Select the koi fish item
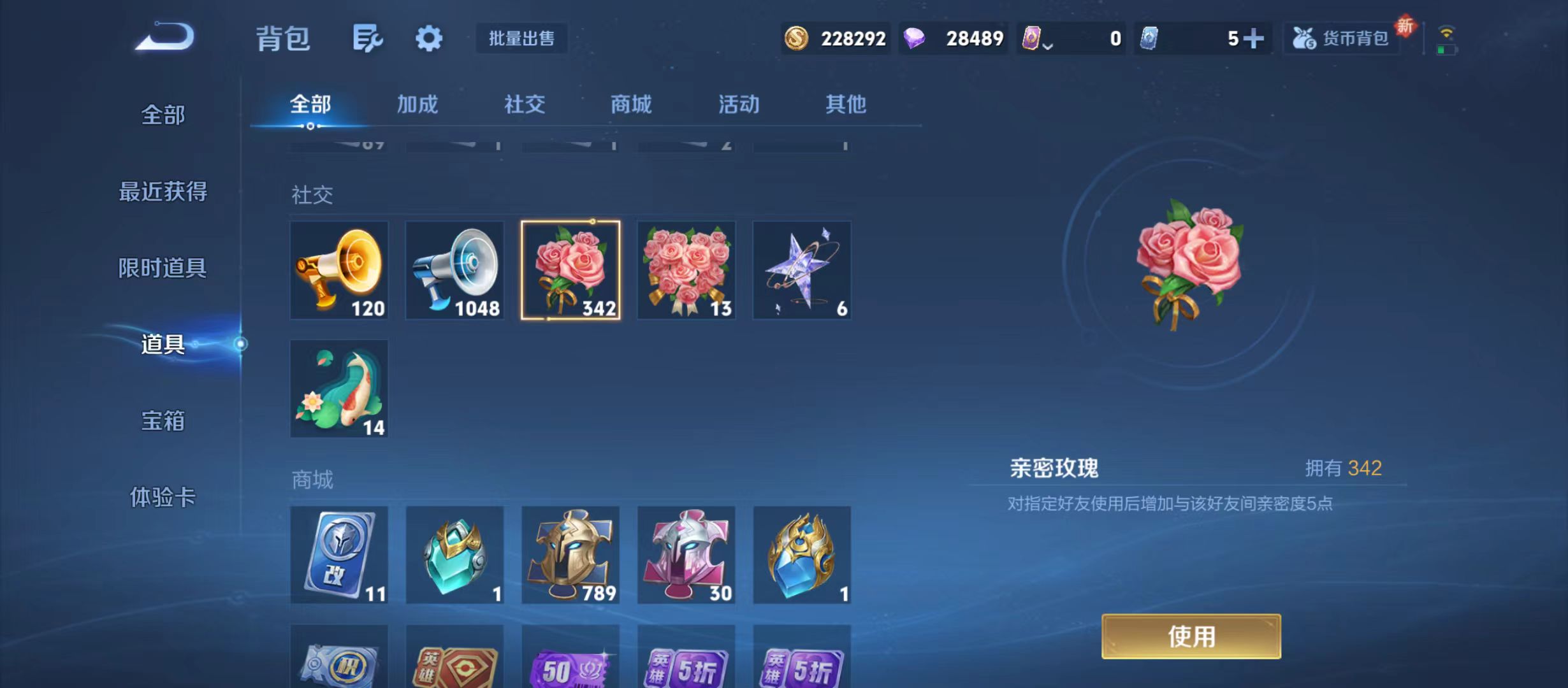The image size is (1568, 688). point(339,387)
